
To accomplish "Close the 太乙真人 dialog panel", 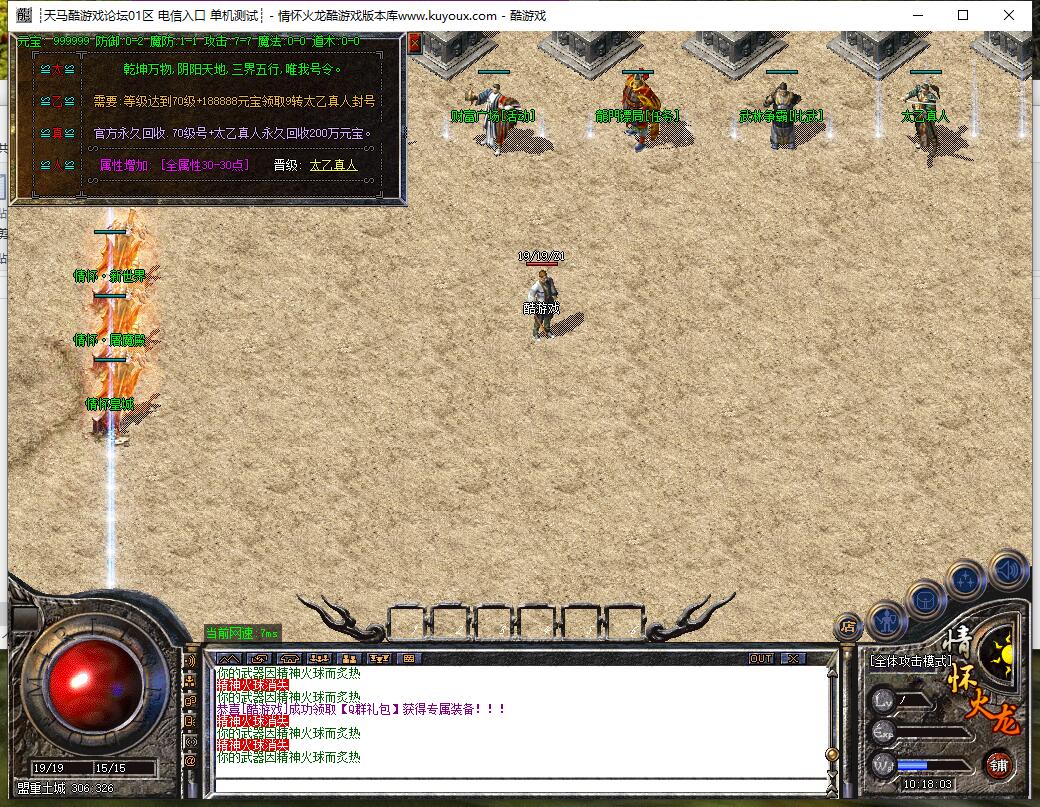I will [414, 42].
